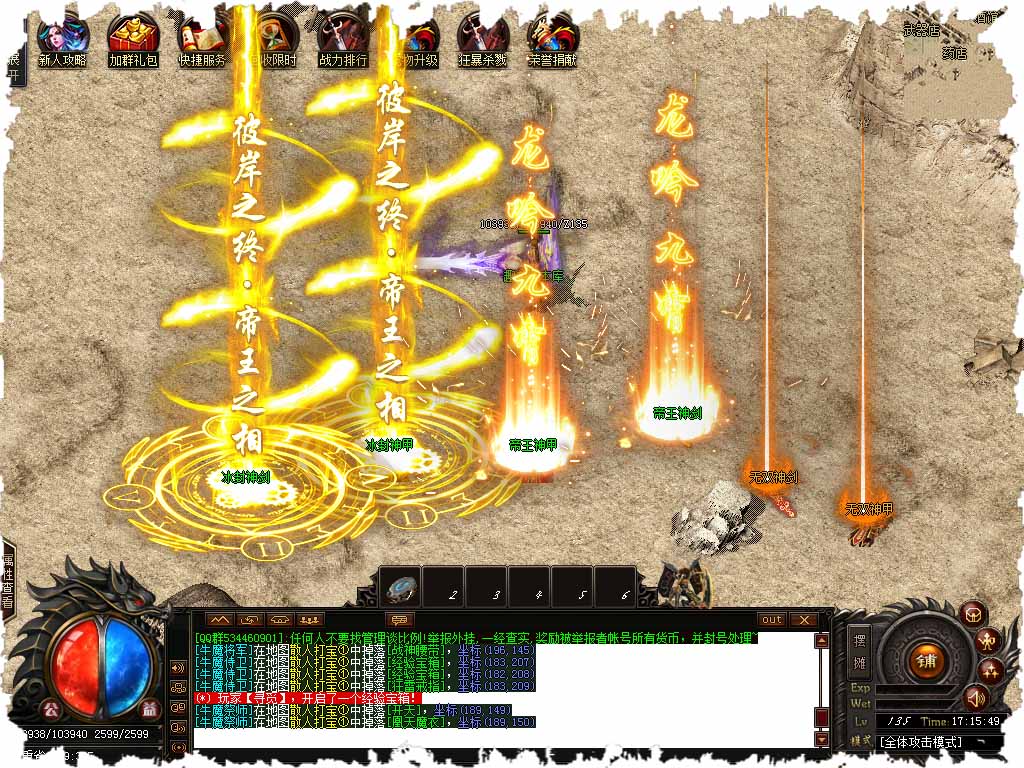
Task: Click the 'out' button above chat
Action: (771, 620)
